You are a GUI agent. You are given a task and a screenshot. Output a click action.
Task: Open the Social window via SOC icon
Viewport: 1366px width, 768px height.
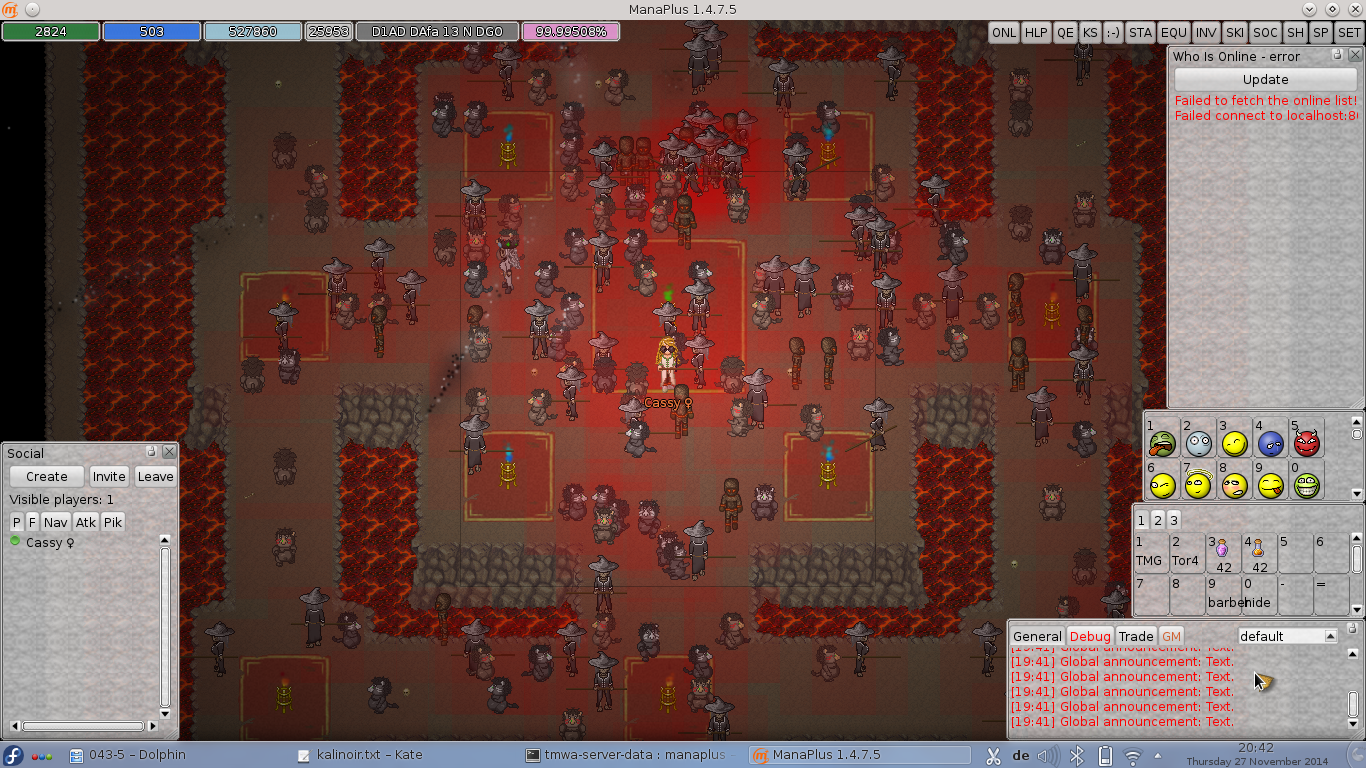pyautogui.click(x=1265, y=32)
